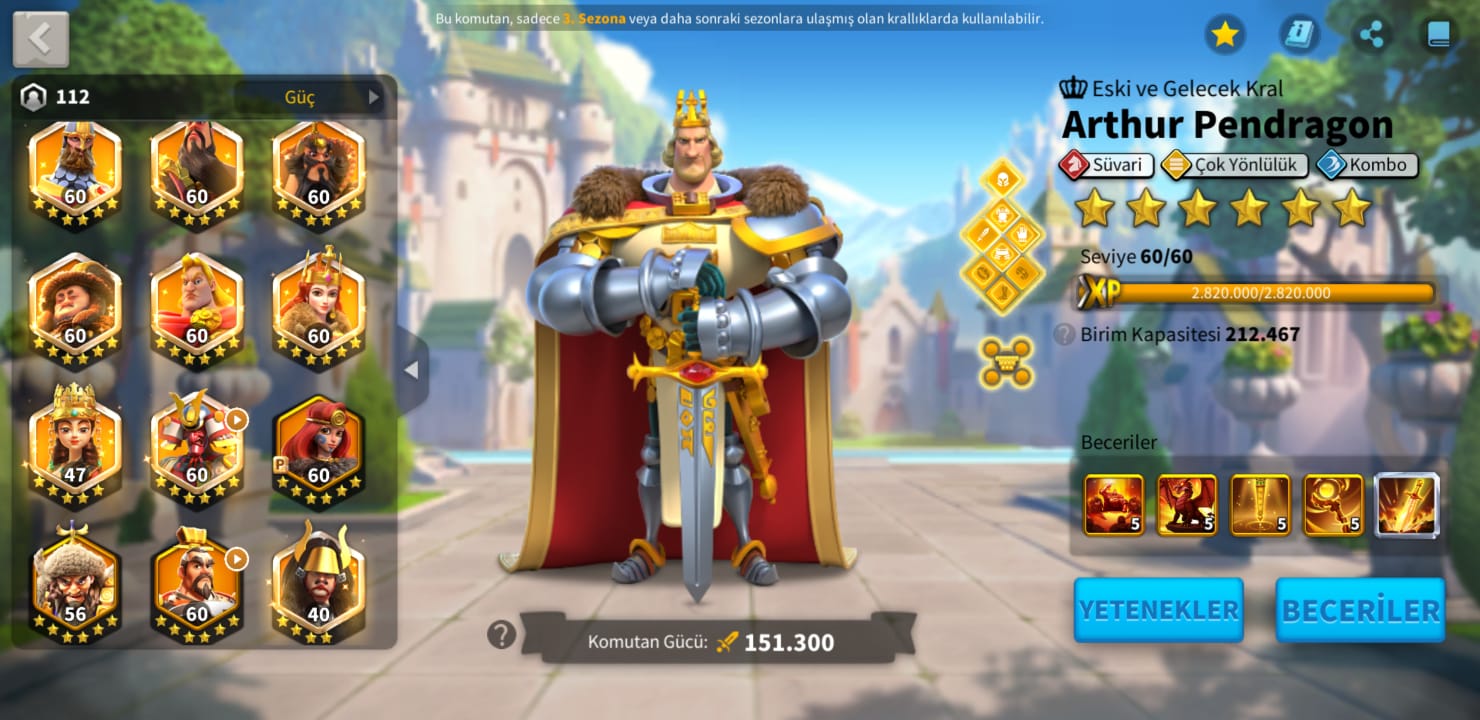Viewport: 1480px width, 720px height.
Task: Show commander power help question mark
Action: [x=501, y=634]
